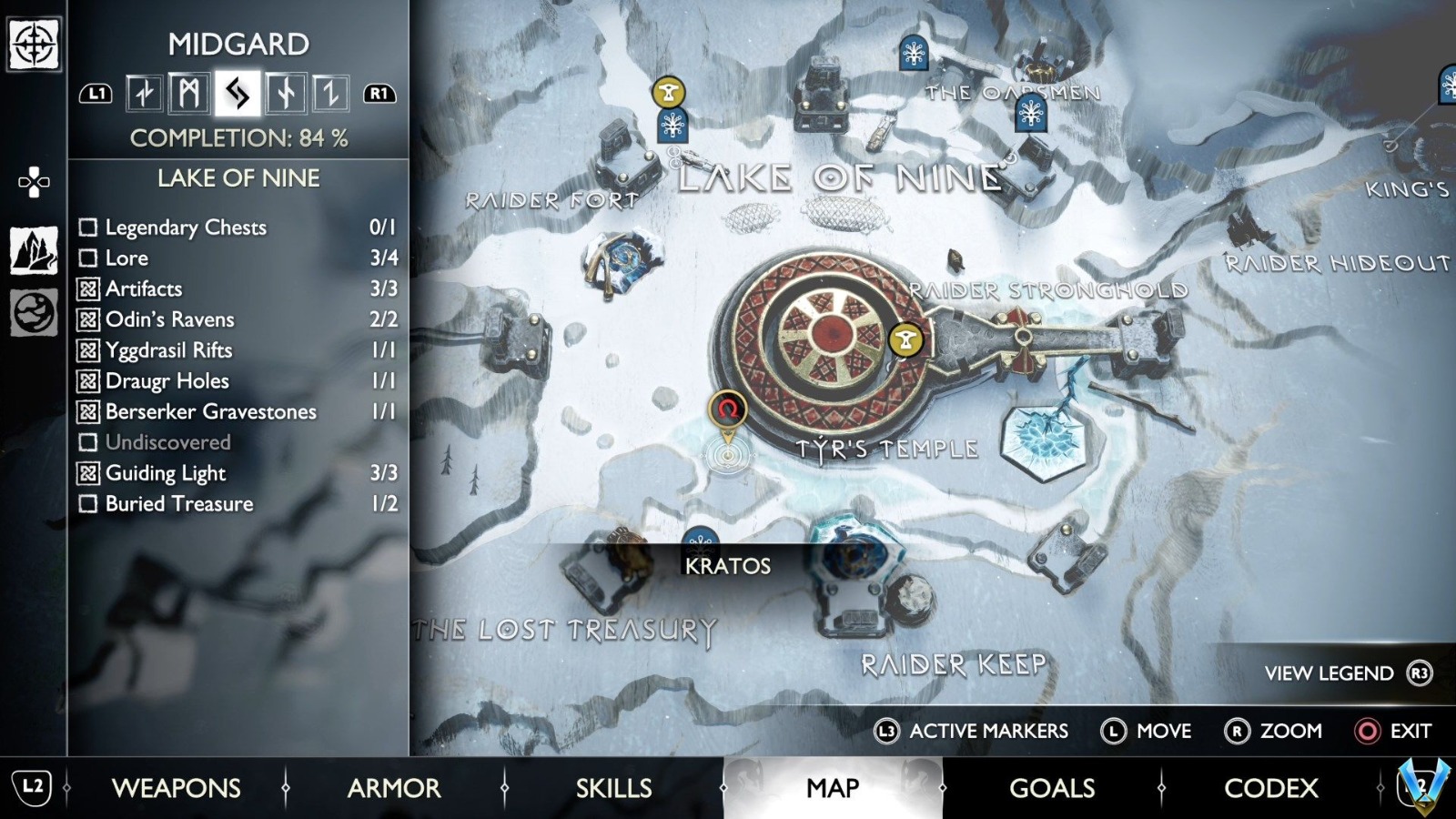The image size is (1456, 819).
Task: Choose the highlighted Midgard realm rune
Action: pyautogui.click(x=238, y=93)
